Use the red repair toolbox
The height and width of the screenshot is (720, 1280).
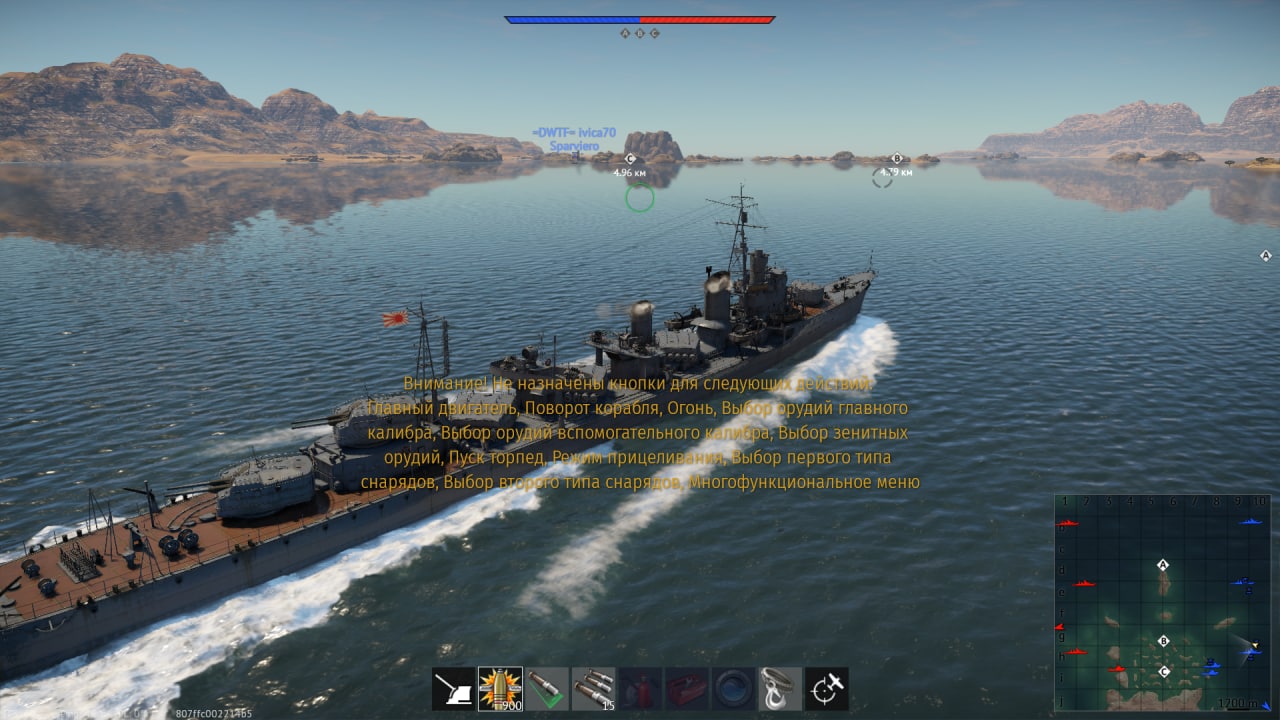[687, 689]
